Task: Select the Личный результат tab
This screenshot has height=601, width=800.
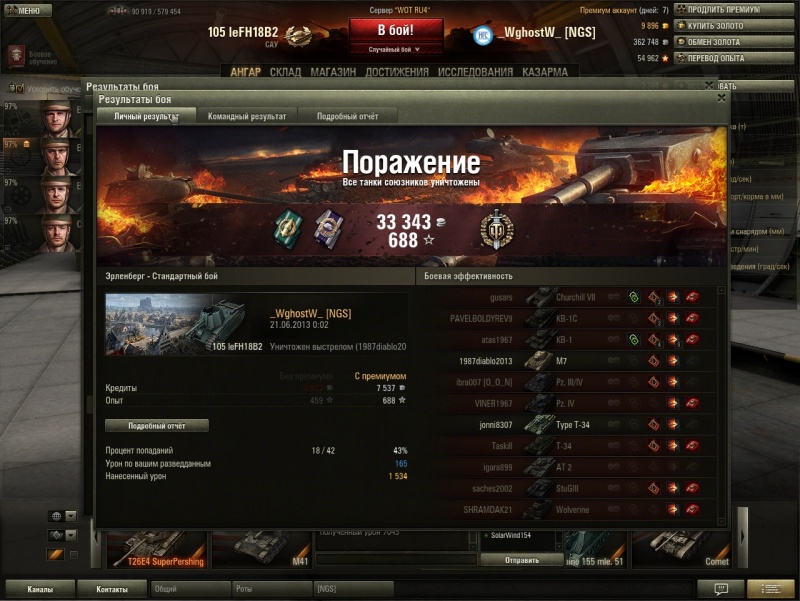Action: coord(146,116)
